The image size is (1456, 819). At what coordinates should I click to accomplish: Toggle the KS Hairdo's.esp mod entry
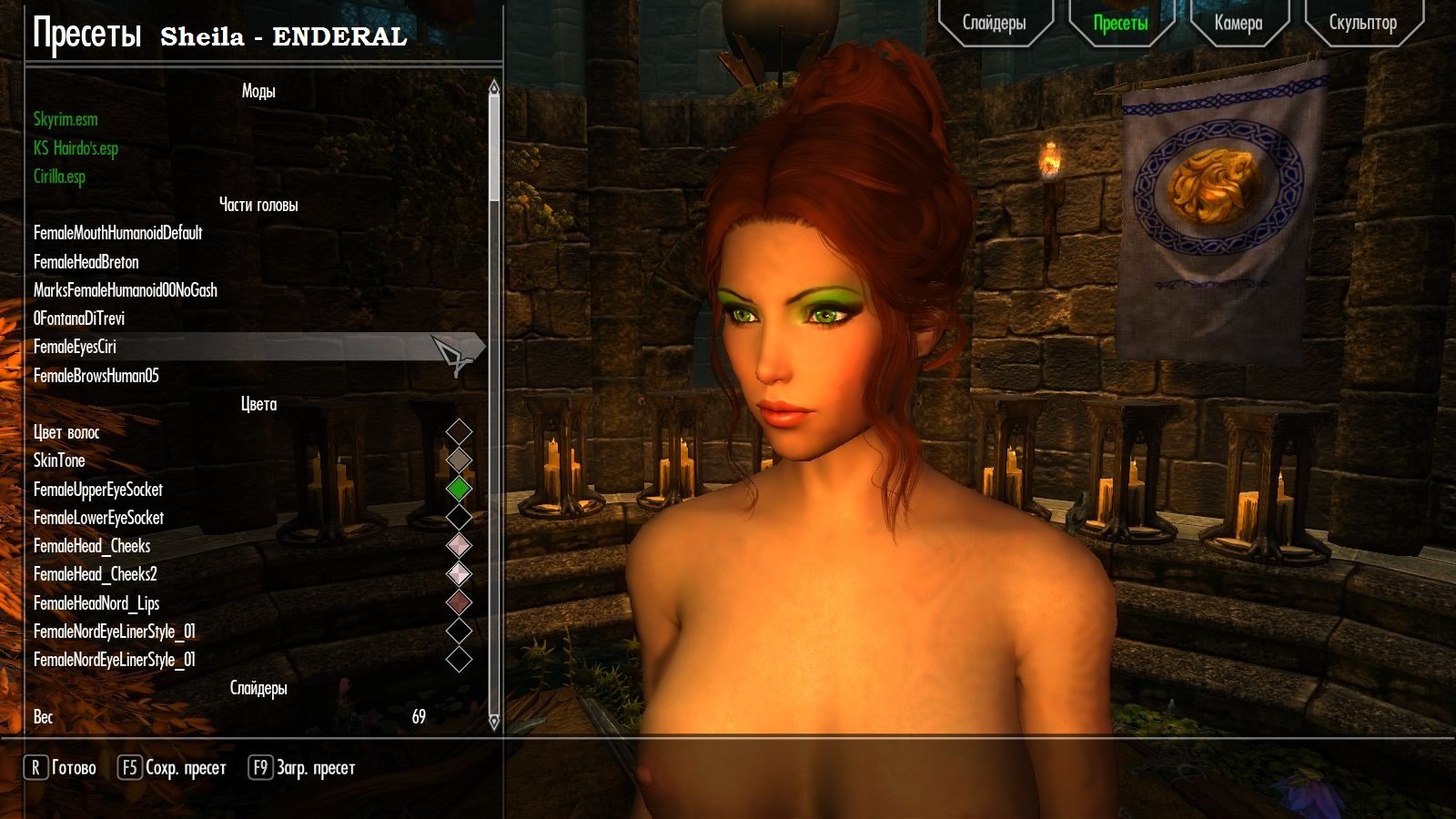click(x=75, y=148)
